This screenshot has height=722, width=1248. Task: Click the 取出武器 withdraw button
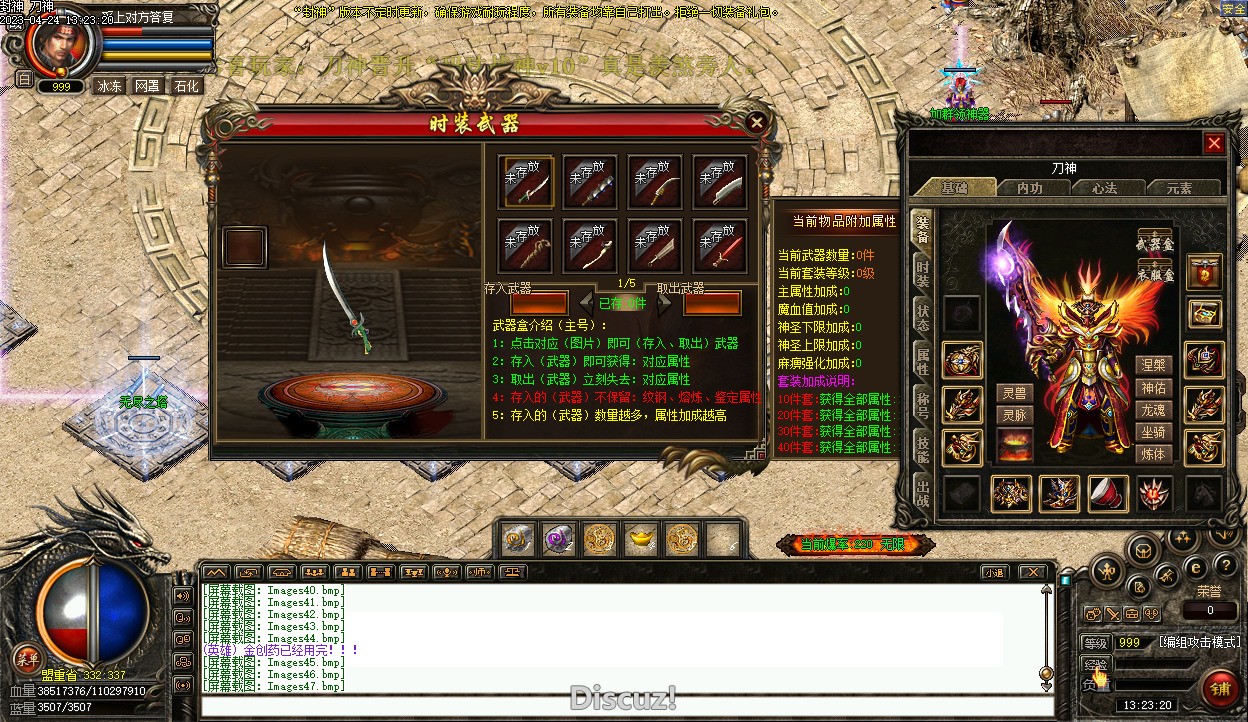pos(712,303)
